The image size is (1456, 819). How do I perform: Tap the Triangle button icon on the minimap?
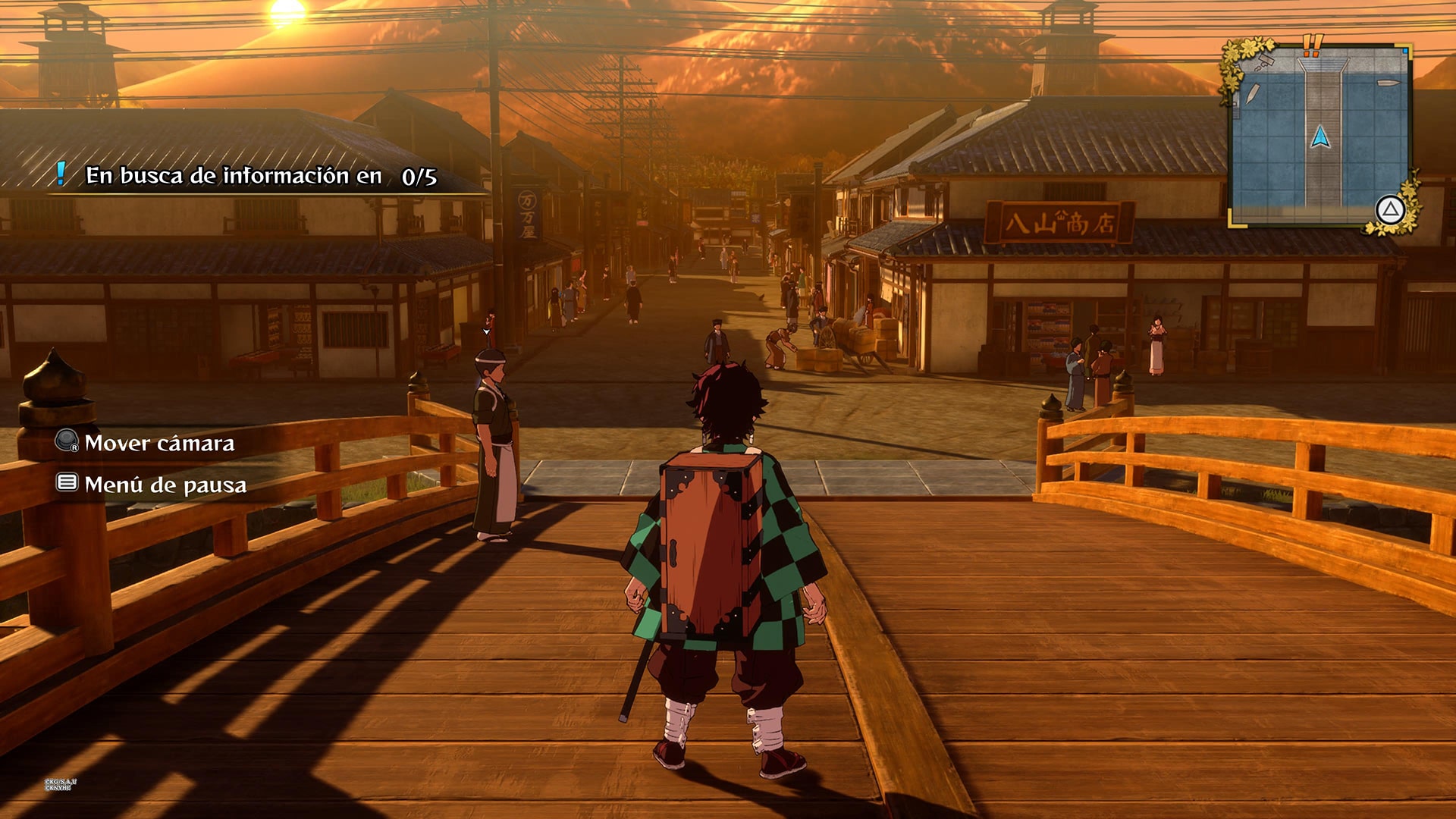[1390, 211]
